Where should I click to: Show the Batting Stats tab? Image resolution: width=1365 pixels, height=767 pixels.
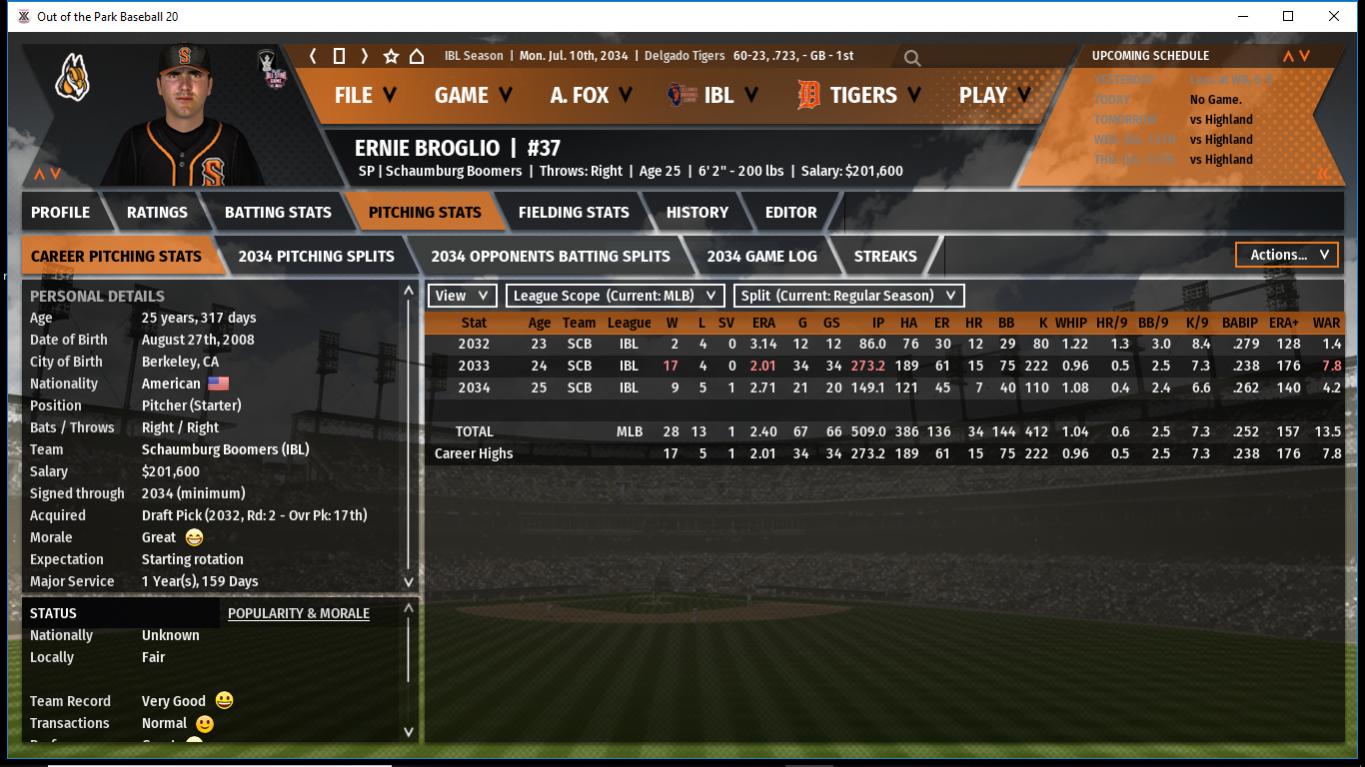pyautogui.click(x=278, y=212)
